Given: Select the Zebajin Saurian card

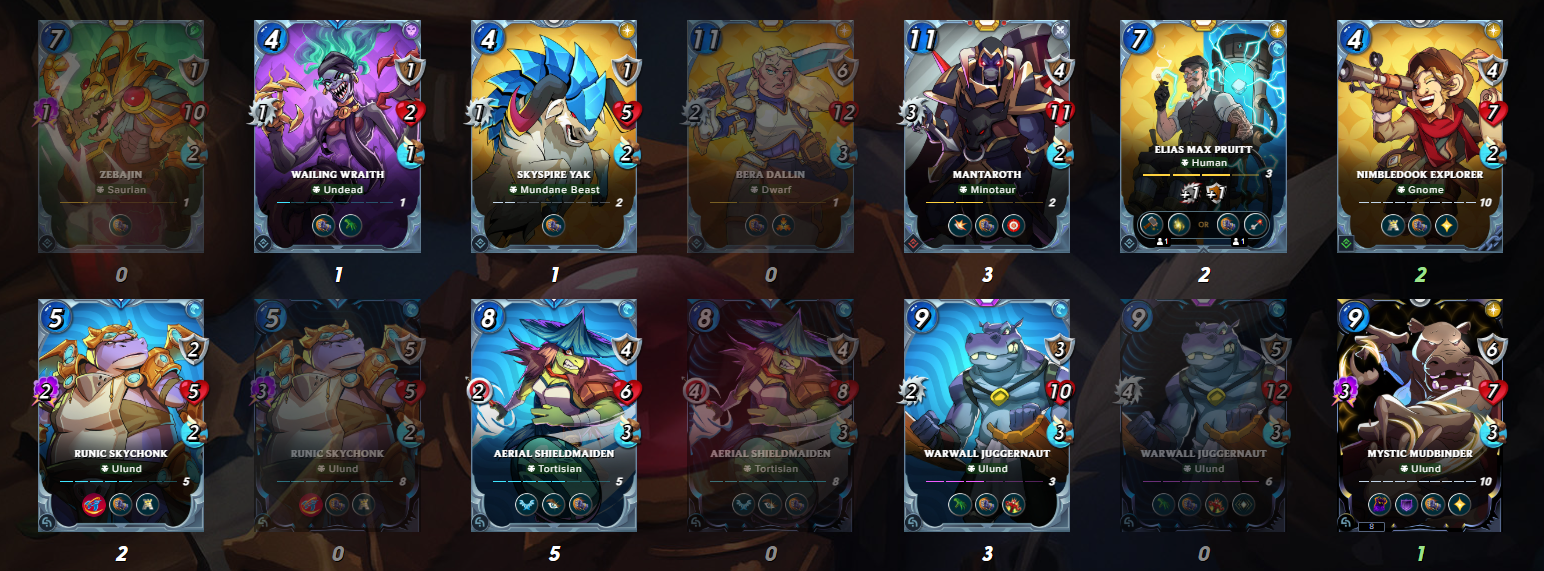Looking at the screenshot, I should pos(121,136).
